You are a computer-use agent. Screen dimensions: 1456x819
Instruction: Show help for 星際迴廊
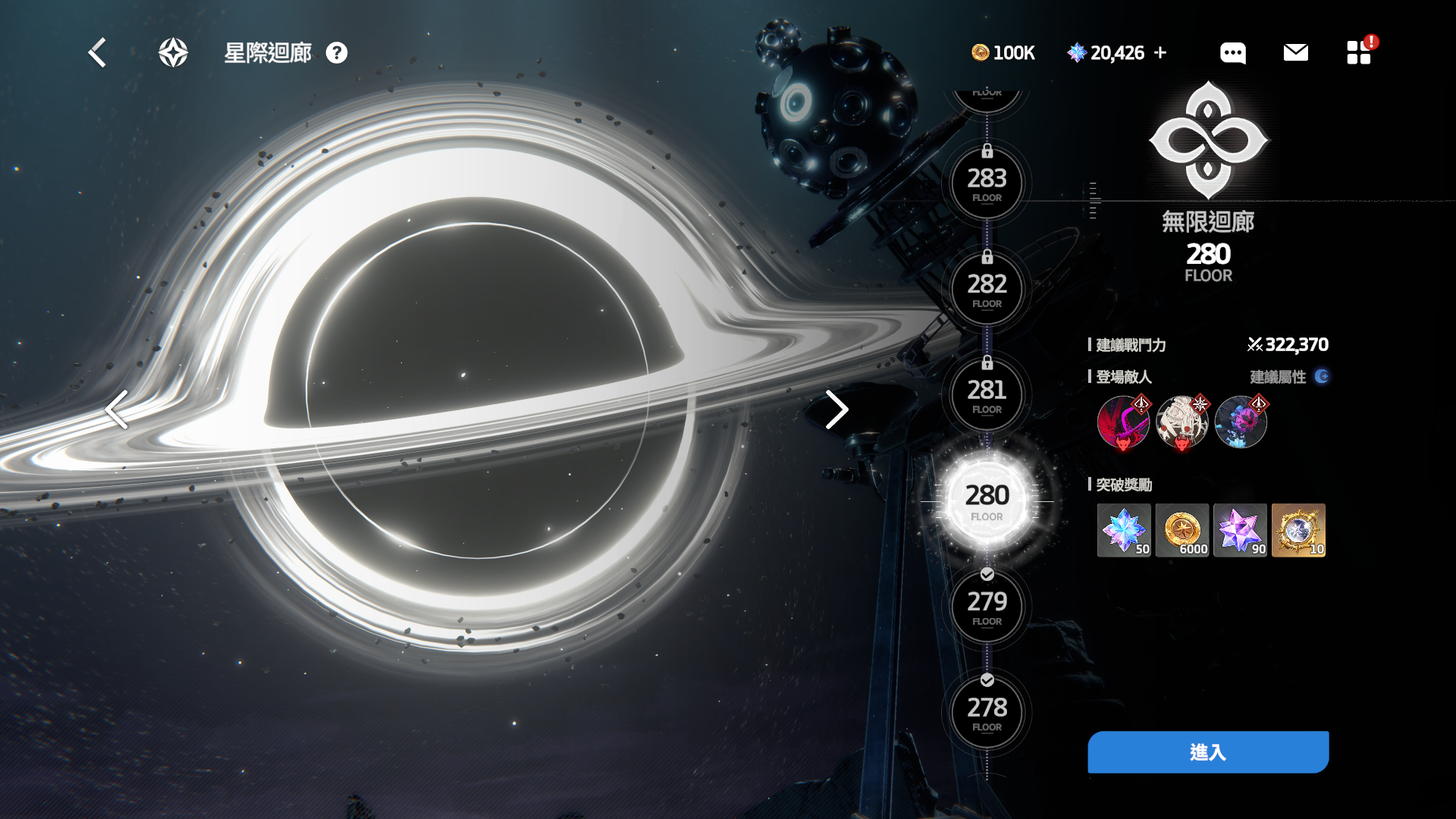[337, 53]
